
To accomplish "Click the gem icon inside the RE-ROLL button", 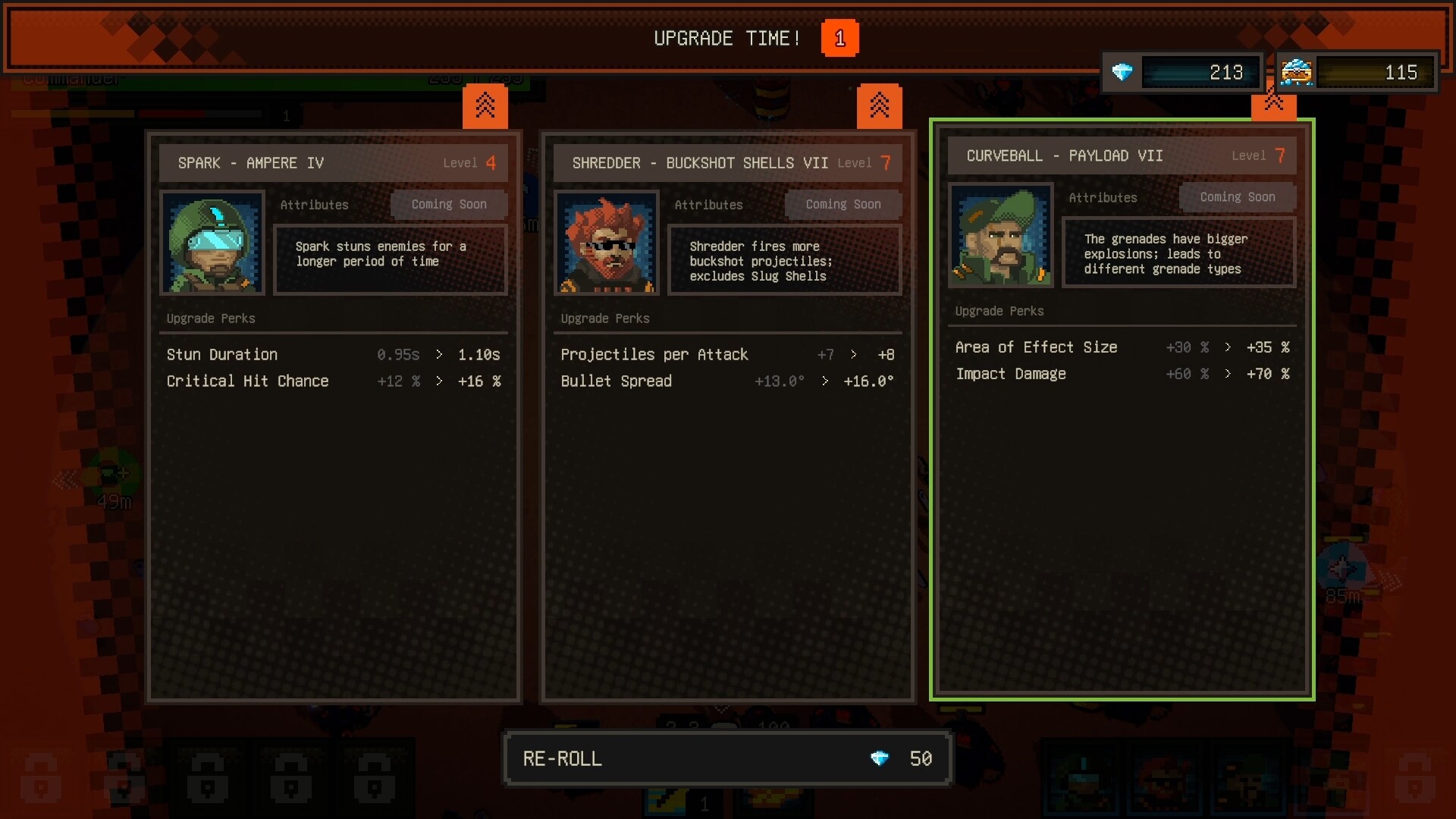I will pyautogui.click(x=880, y=758).
